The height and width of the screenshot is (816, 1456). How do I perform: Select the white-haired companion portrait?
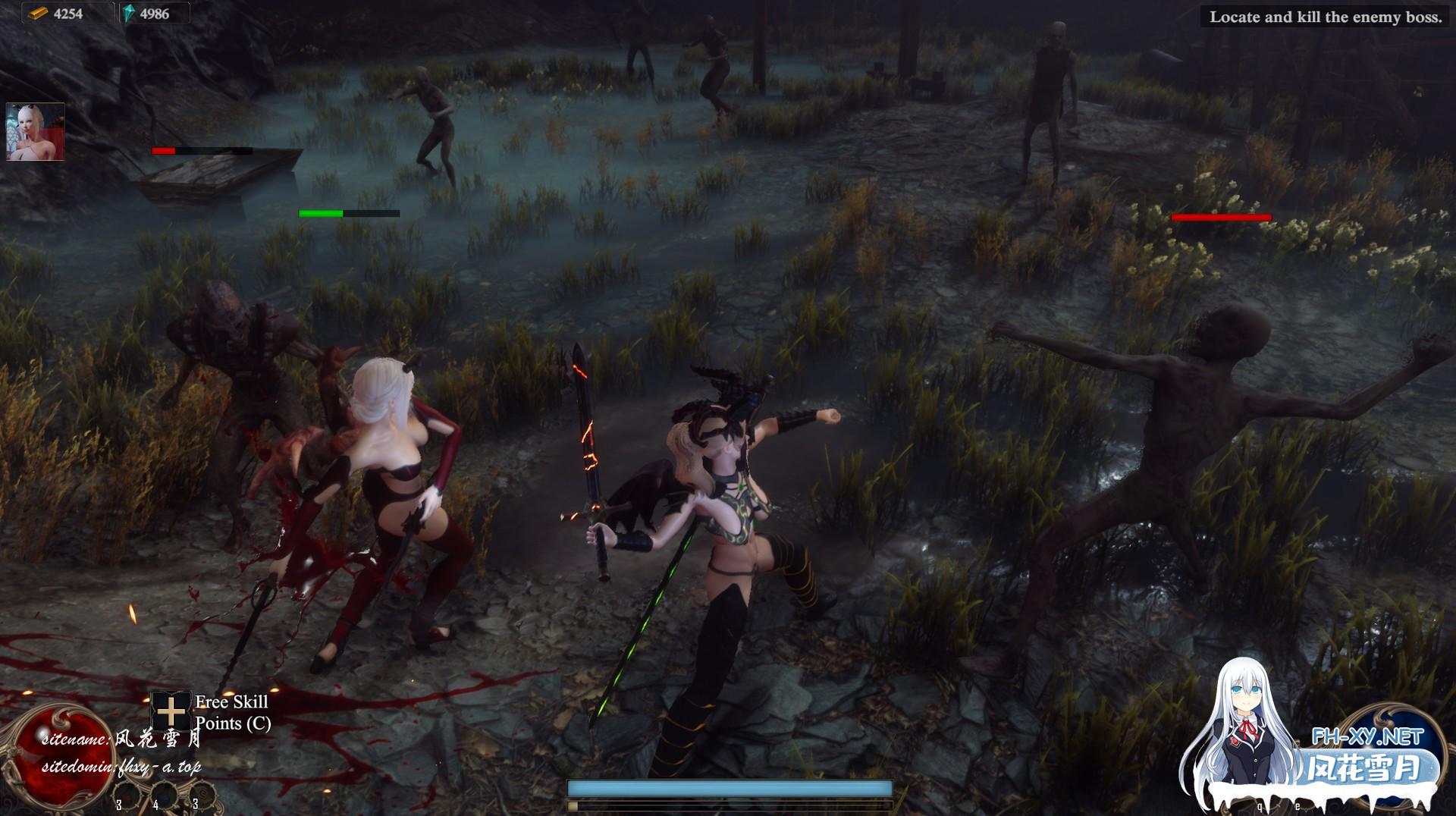(x=35, y=132)
